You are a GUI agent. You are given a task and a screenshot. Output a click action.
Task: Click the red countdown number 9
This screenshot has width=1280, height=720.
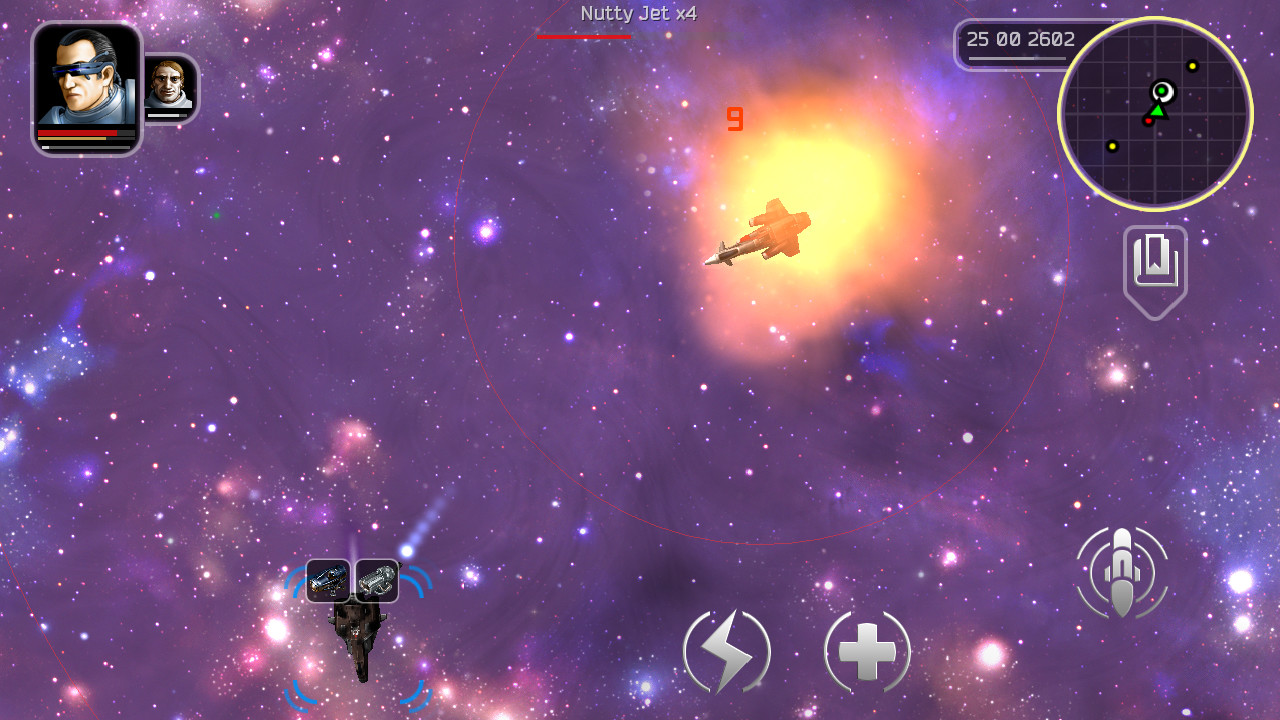(x=735, y=118)
